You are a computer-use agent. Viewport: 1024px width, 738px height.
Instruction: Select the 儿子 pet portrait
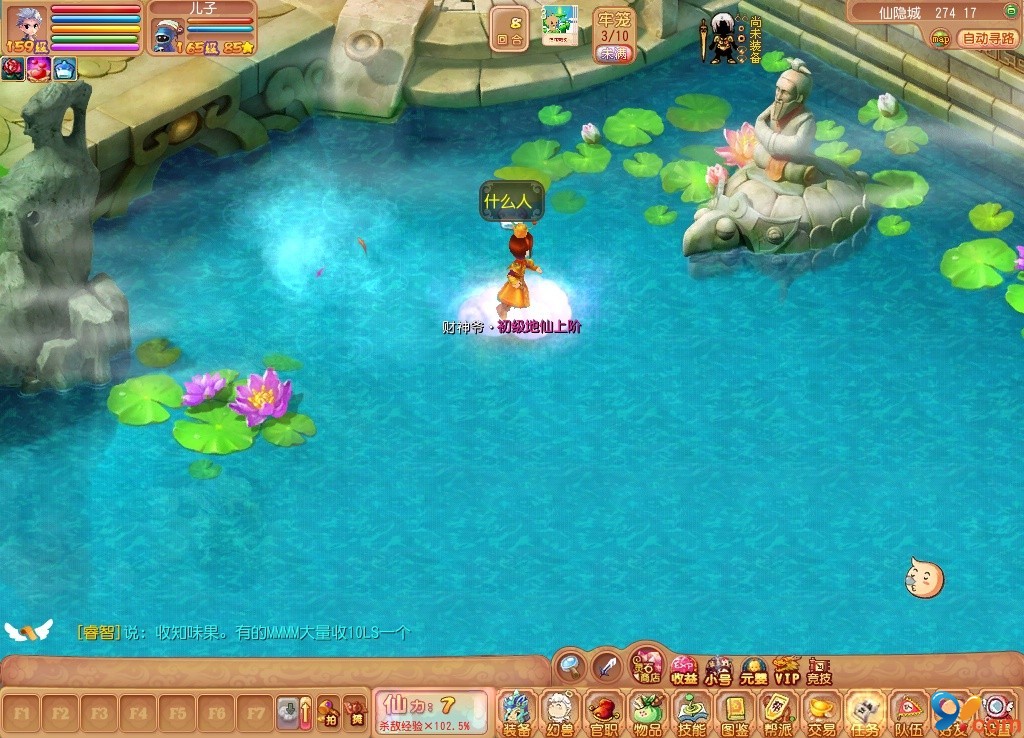coord(166,34)
